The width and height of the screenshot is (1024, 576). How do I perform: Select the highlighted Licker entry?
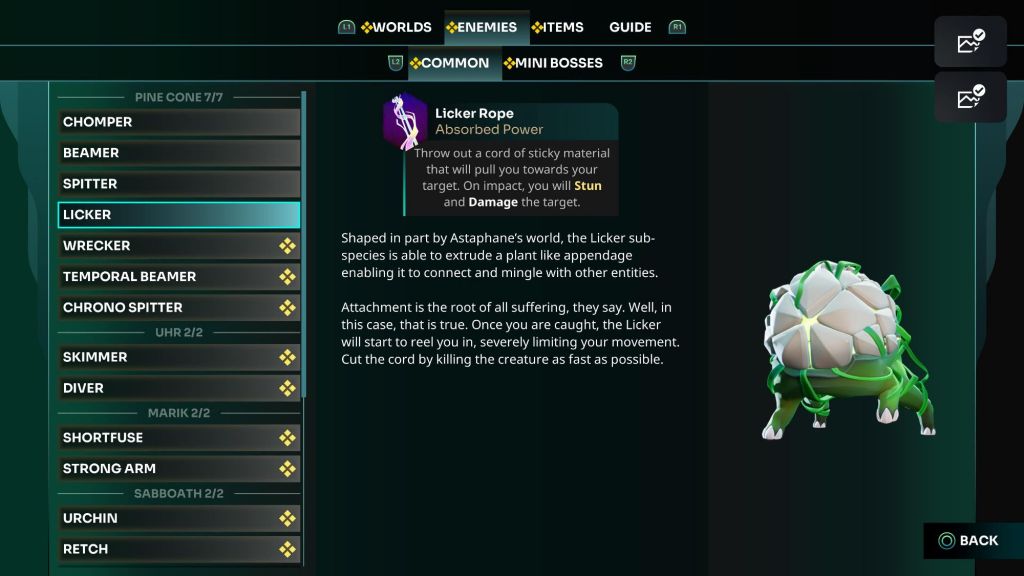pyautogui.click(x=179, y=215)
